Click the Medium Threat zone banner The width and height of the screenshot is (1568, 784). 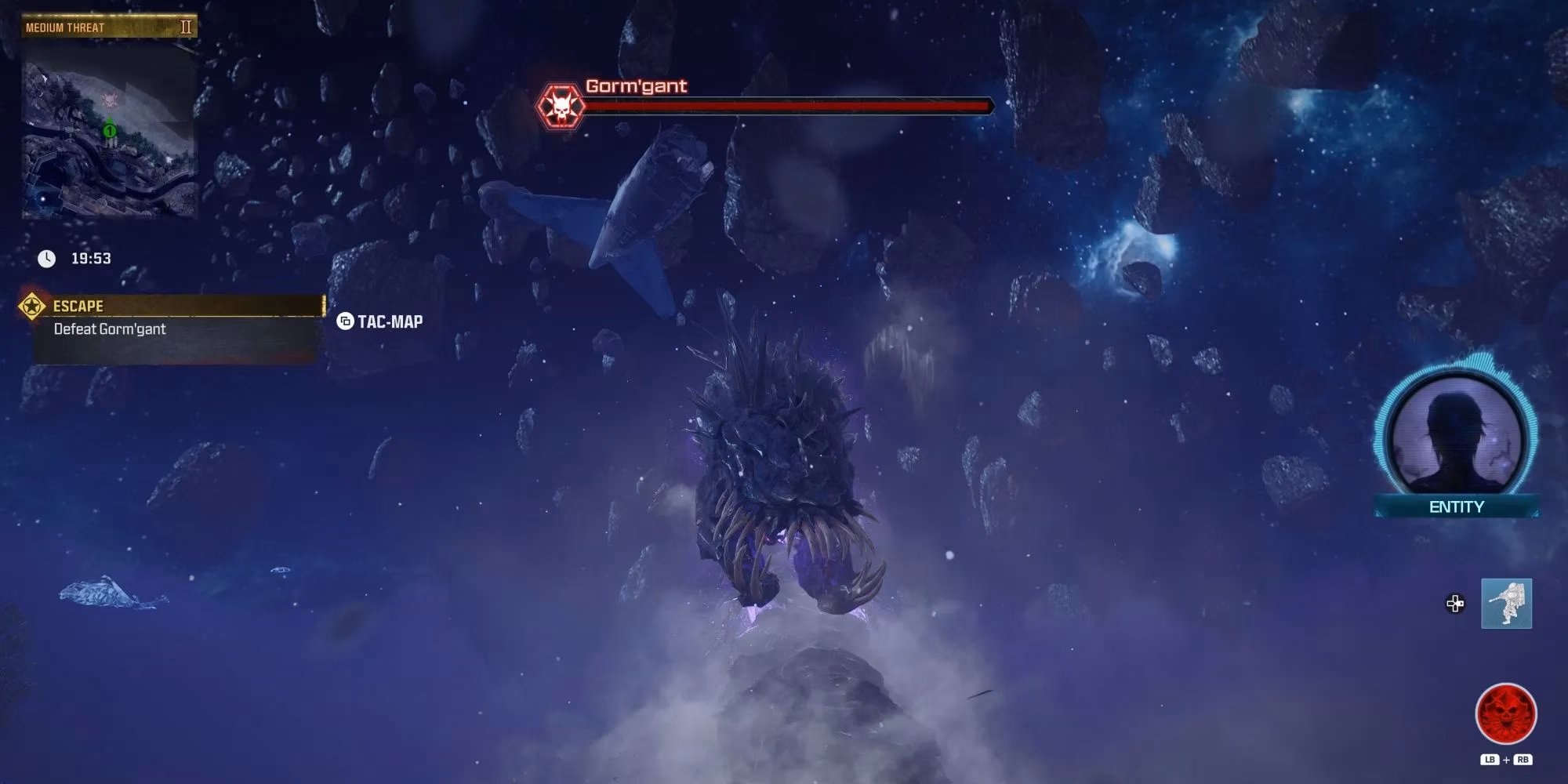click(109, 27)
